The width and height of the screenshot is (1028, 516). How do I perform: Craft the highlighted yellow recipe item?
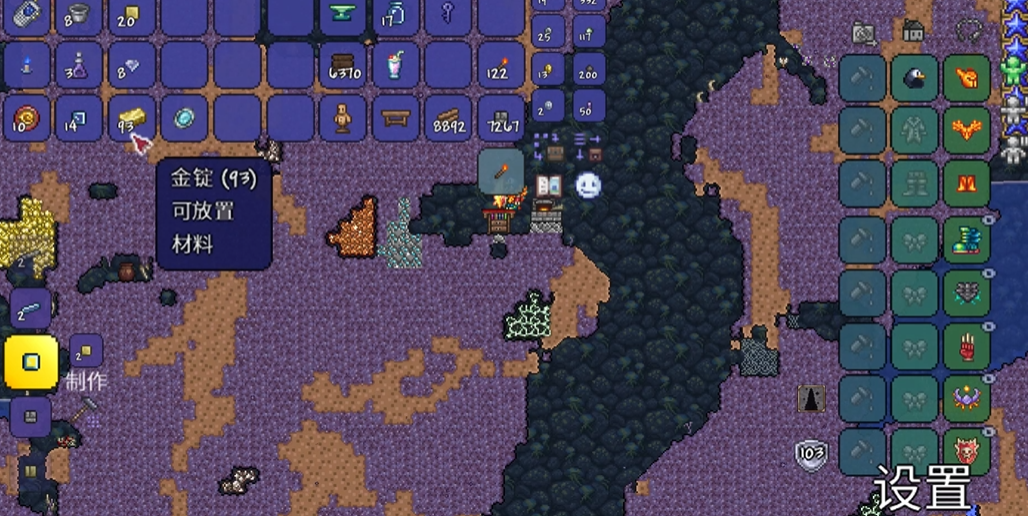30,361
